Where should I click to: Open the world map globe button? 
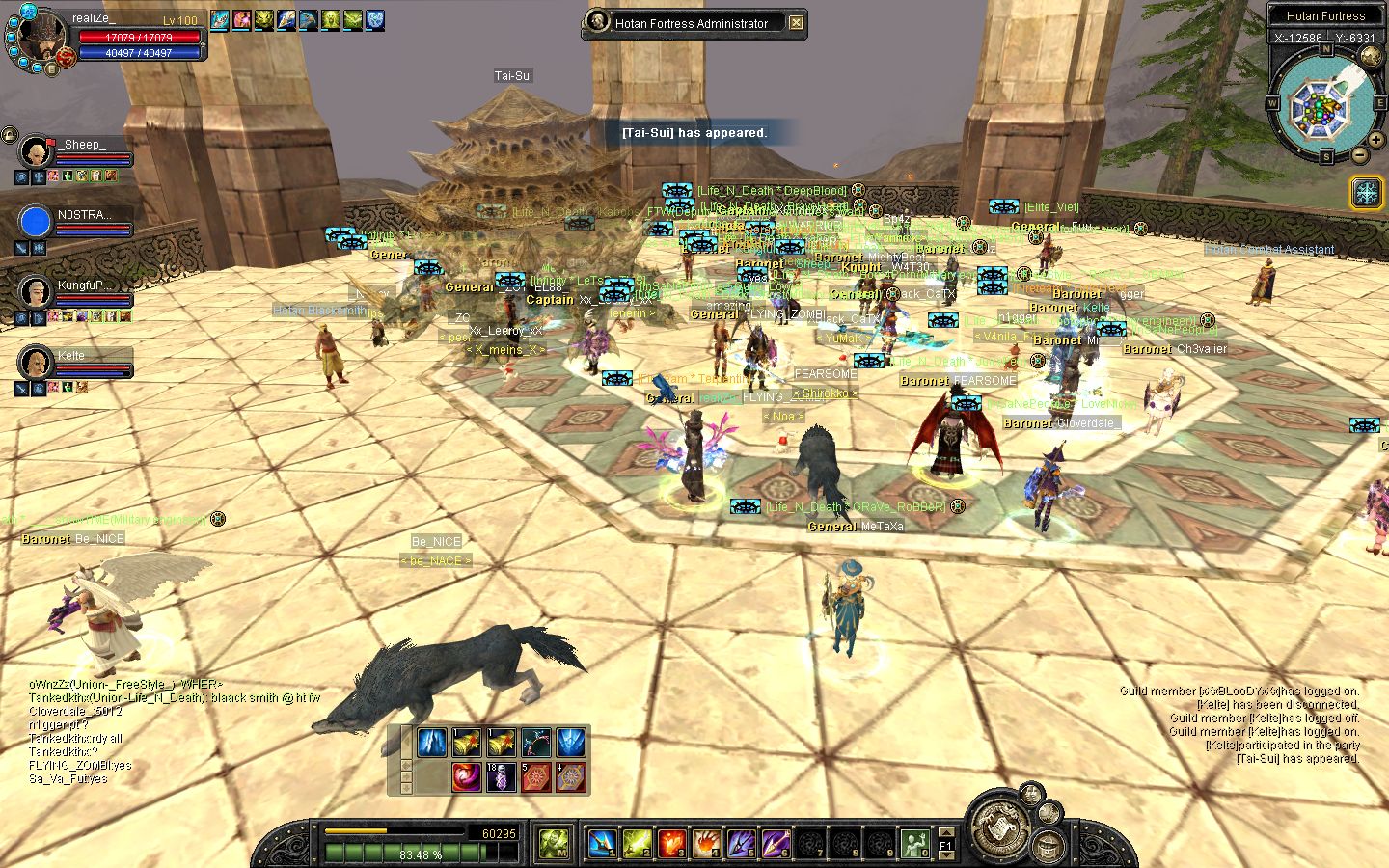tap(1371, 57)
